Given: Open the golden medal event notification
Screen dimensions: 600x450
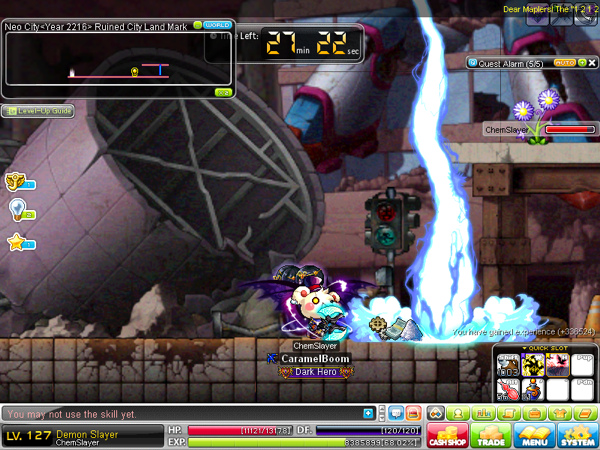Looking at the screenshot, I should 15,181.
